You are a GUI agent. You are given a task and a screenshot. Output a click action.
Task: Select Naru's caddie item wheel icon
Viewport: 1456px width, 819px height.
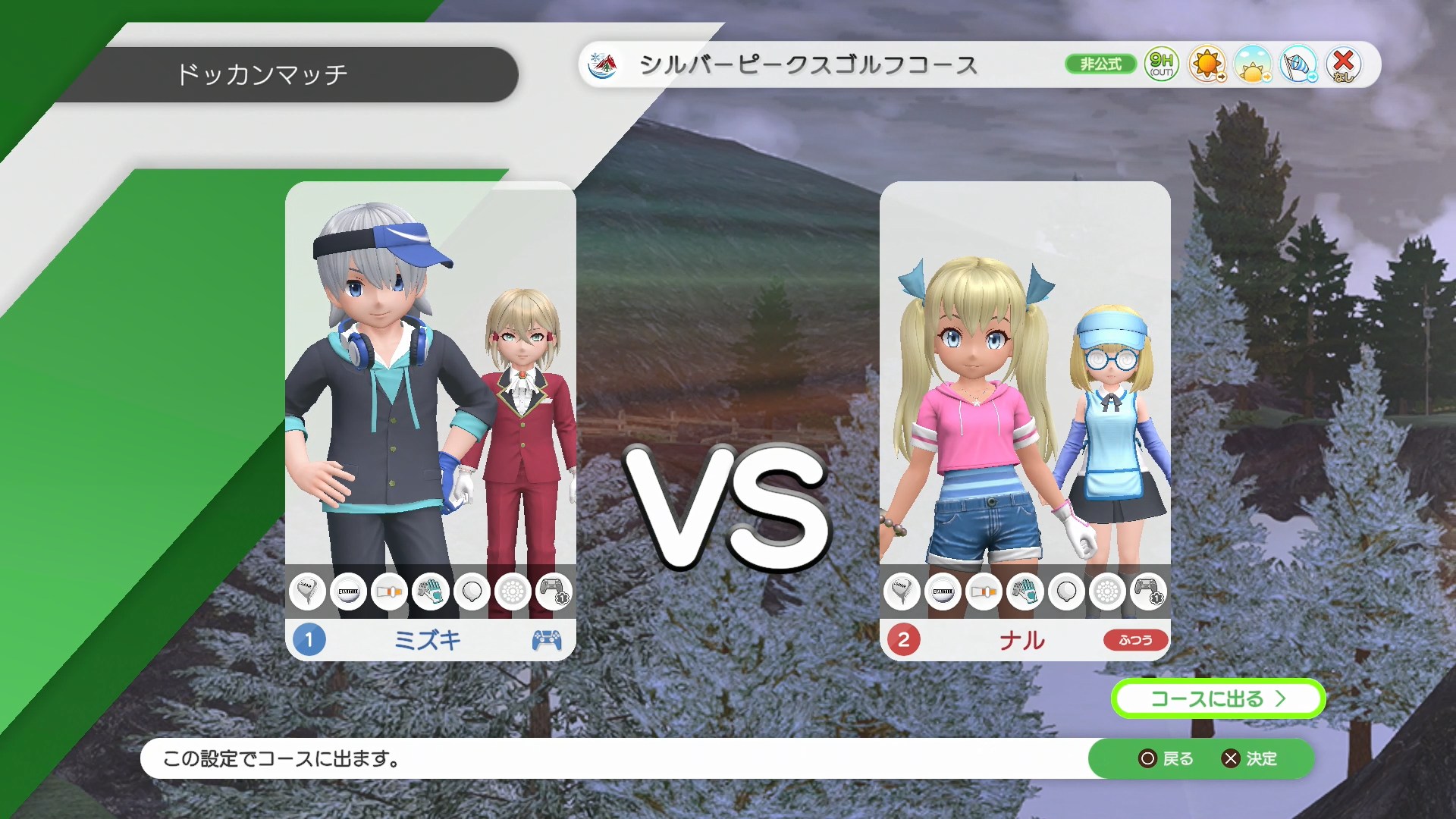click(x=1108, y=591)
